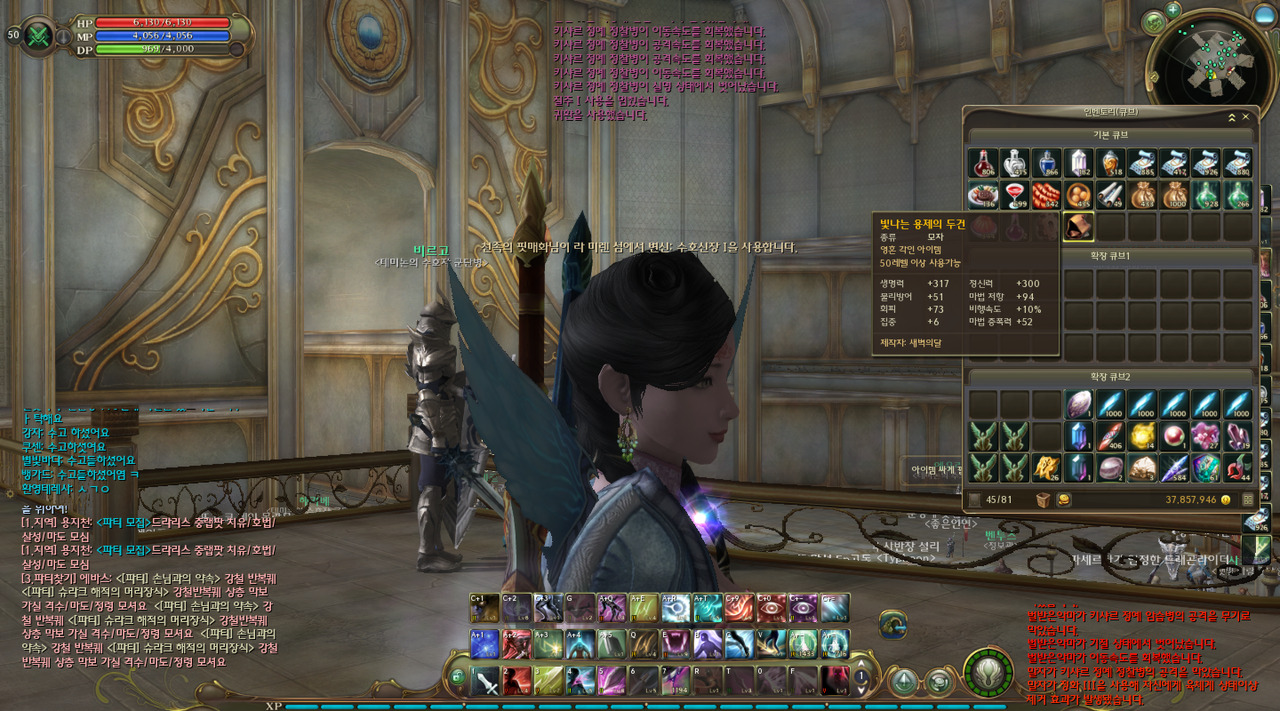Pick the yellow glowing orb item
Image resolution: width=1280 pixels, height=711 pixels.
(x=1142, y=435)
